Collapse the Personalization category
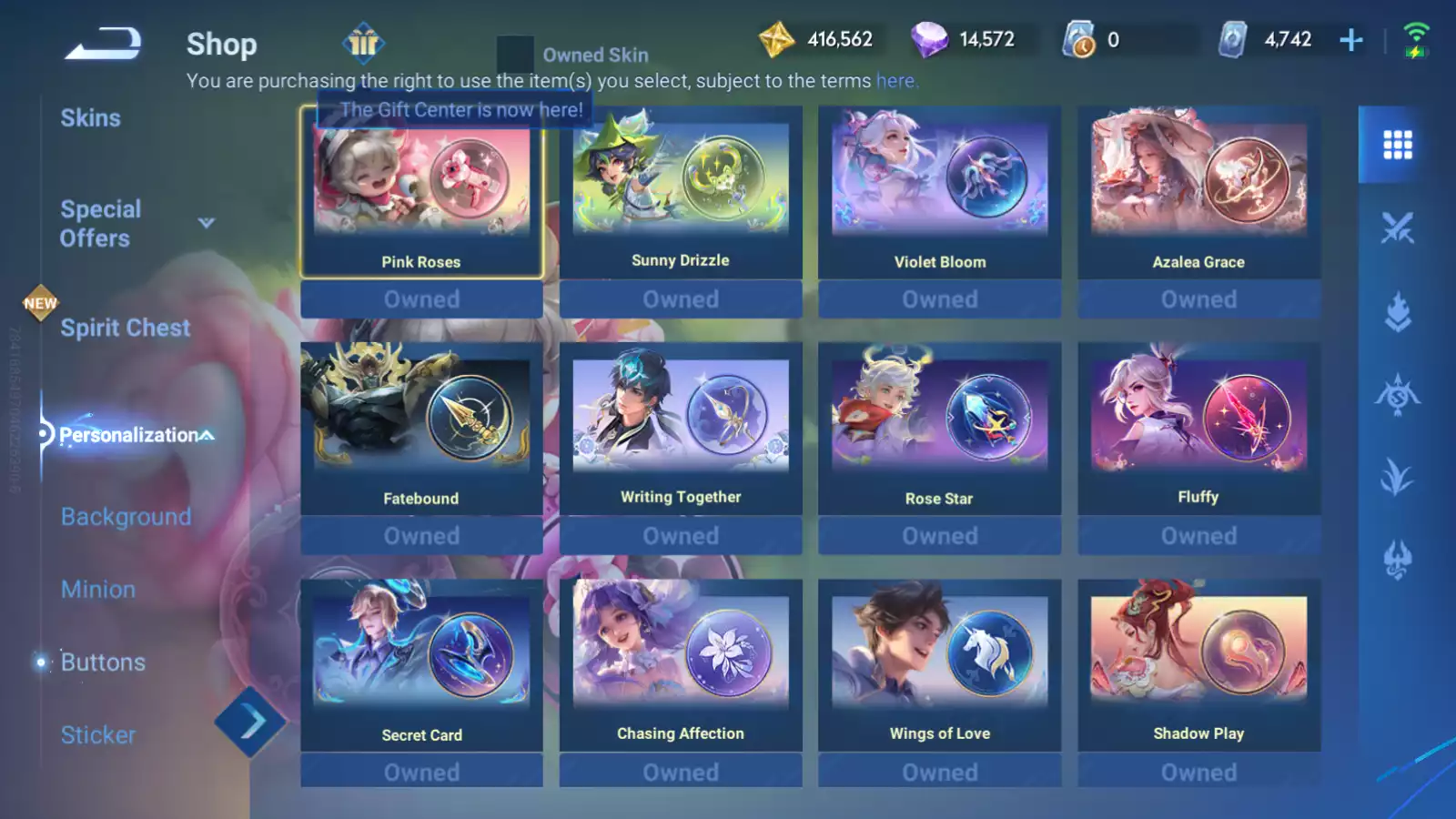 click(207, 435)
